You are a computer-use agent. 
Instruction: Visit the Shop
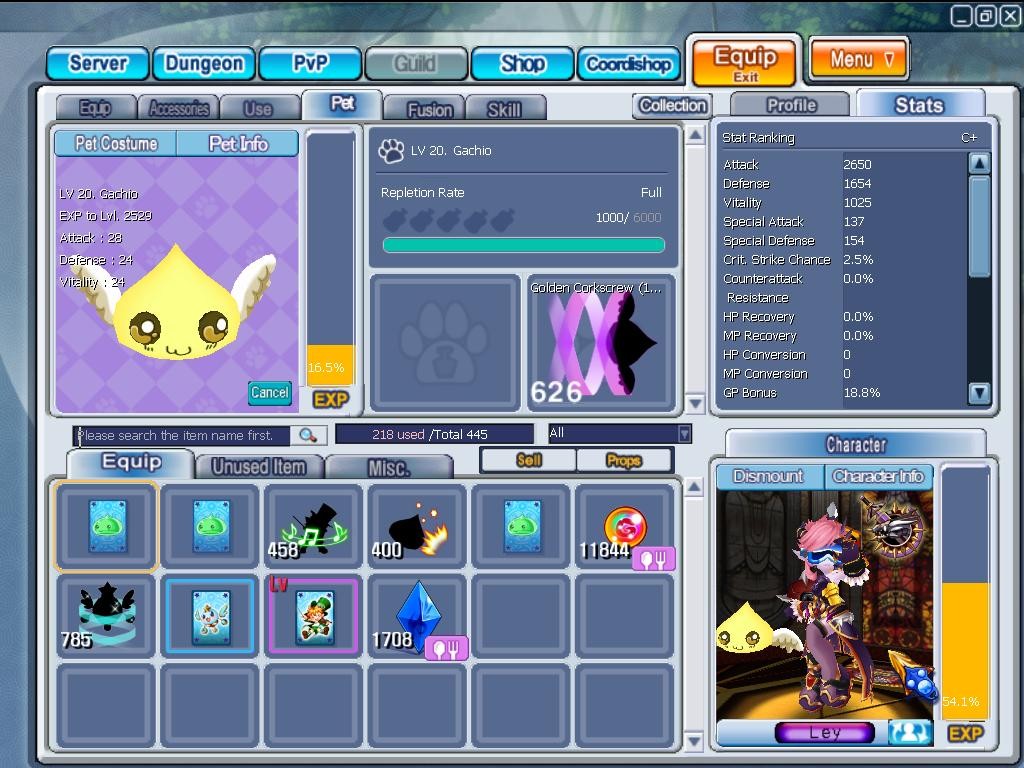tap(522, 63)
